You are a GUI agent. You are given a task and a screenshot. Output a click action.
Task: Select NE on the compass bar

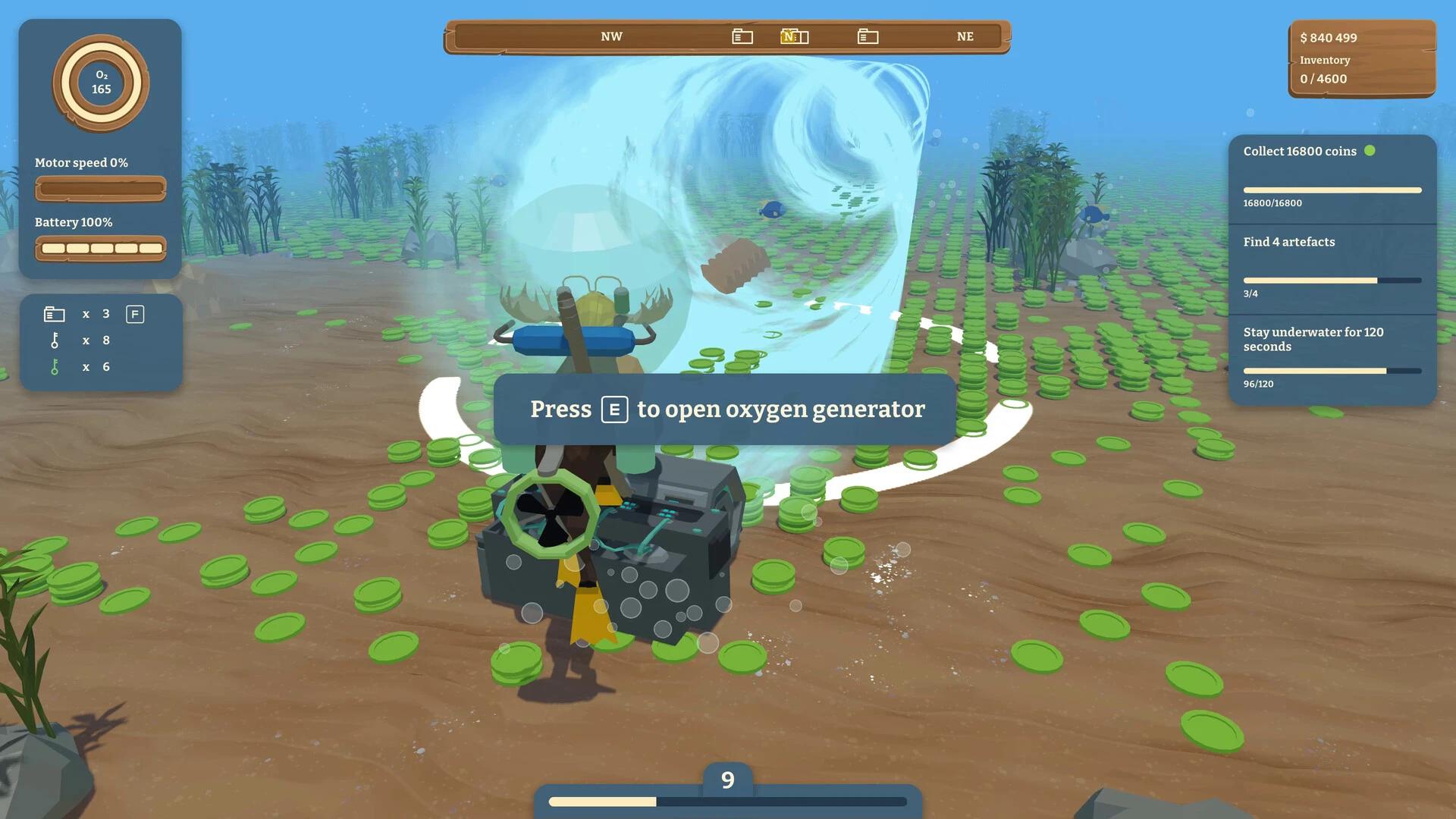point(965,36)
